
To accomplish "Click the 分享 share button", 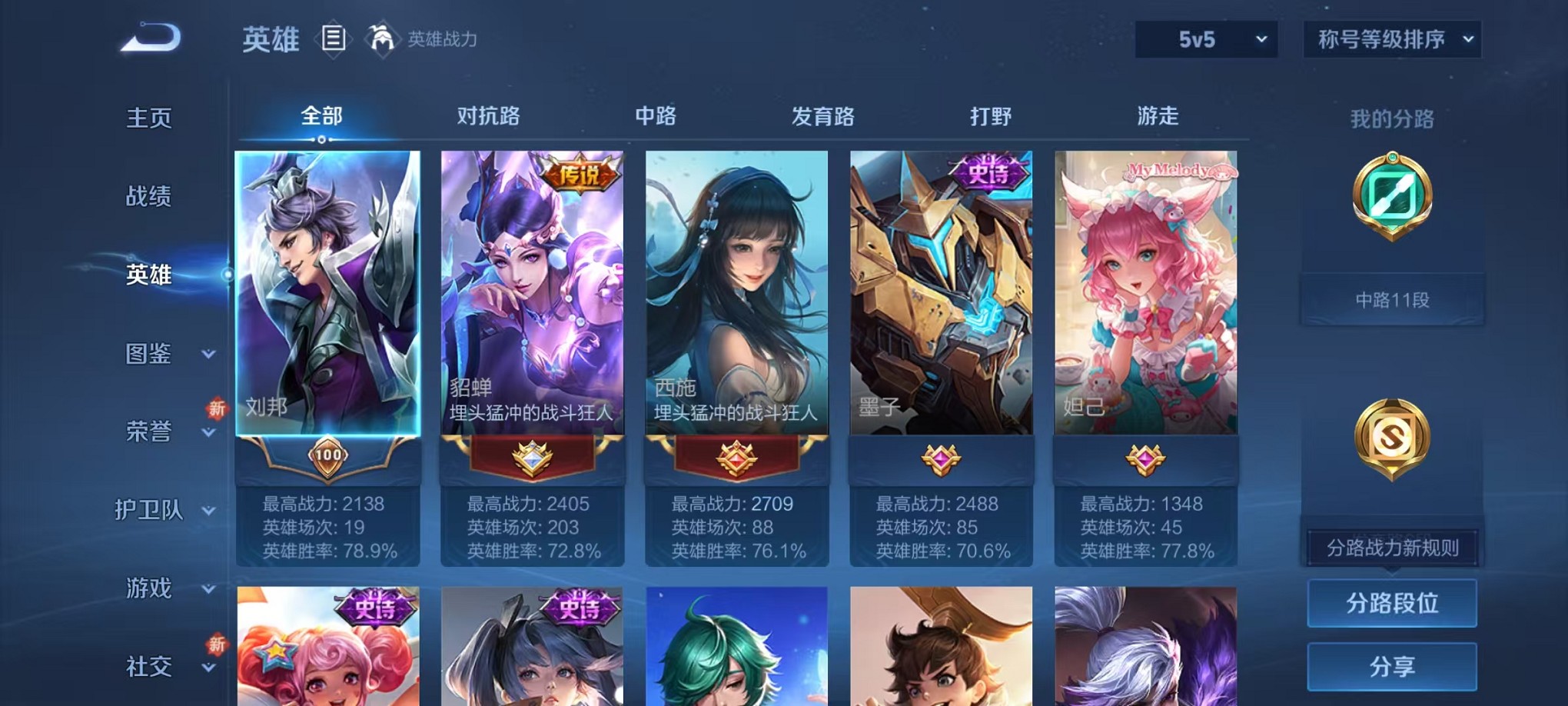I will point(1391,664).
